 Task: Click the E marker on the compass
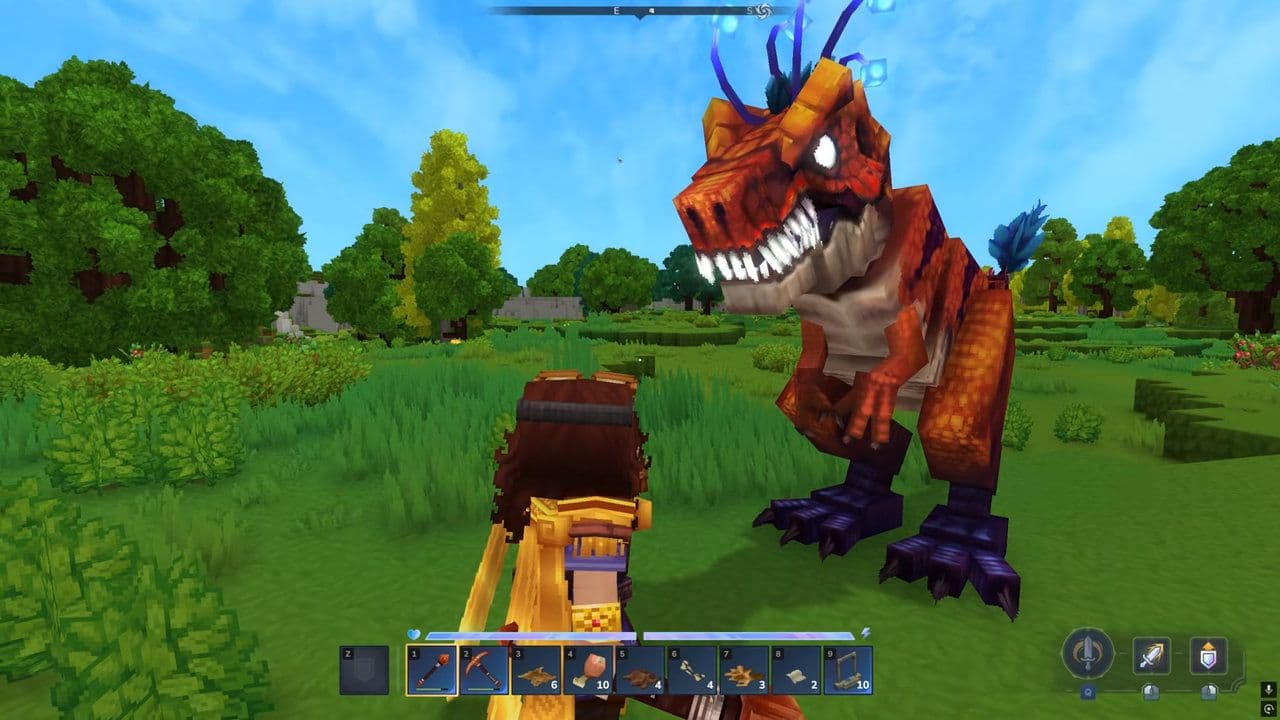point(616,10)
